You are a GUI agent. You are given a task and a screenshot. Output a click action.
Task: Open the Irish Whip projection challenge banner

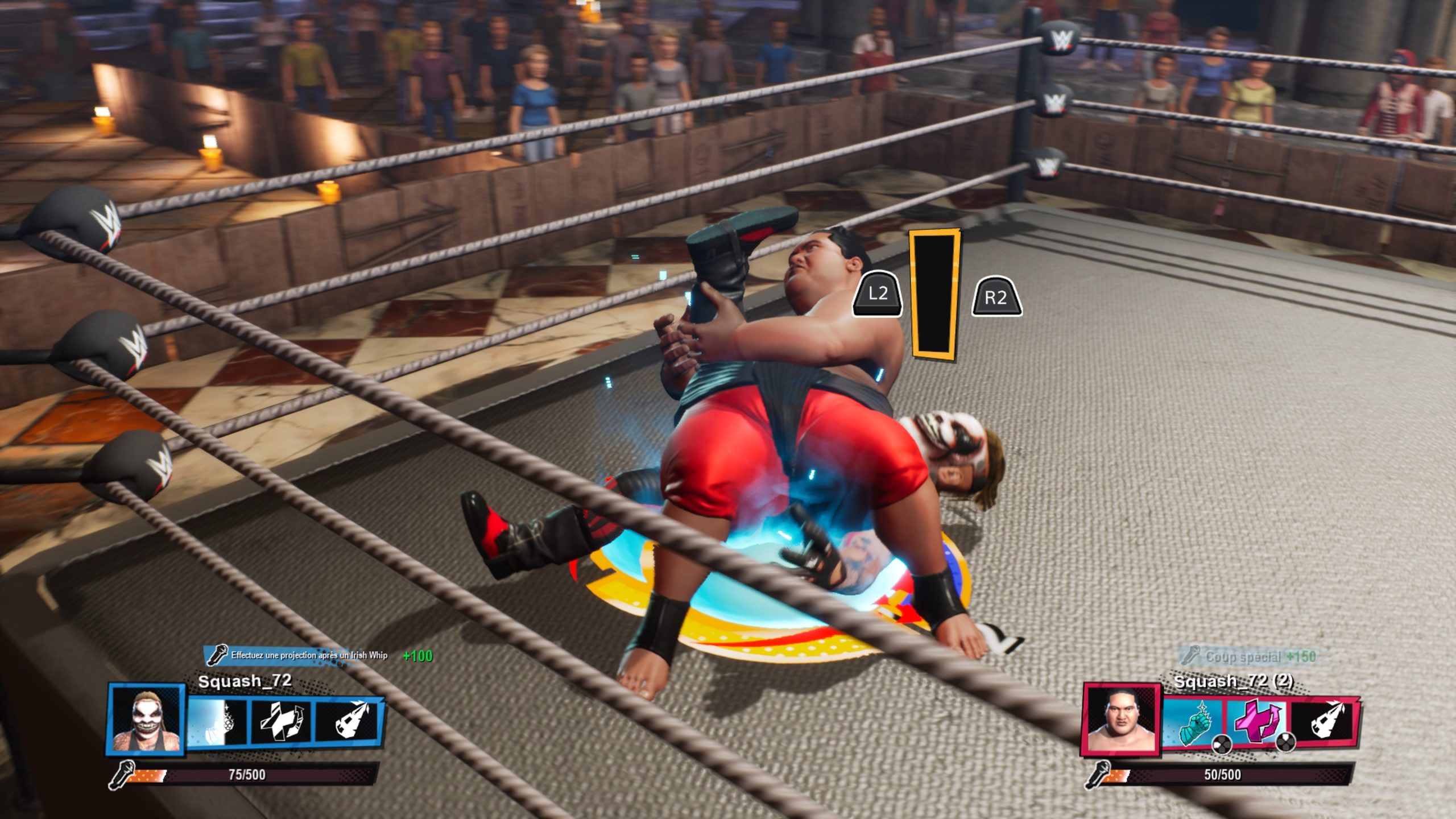[x=300, y=656]
